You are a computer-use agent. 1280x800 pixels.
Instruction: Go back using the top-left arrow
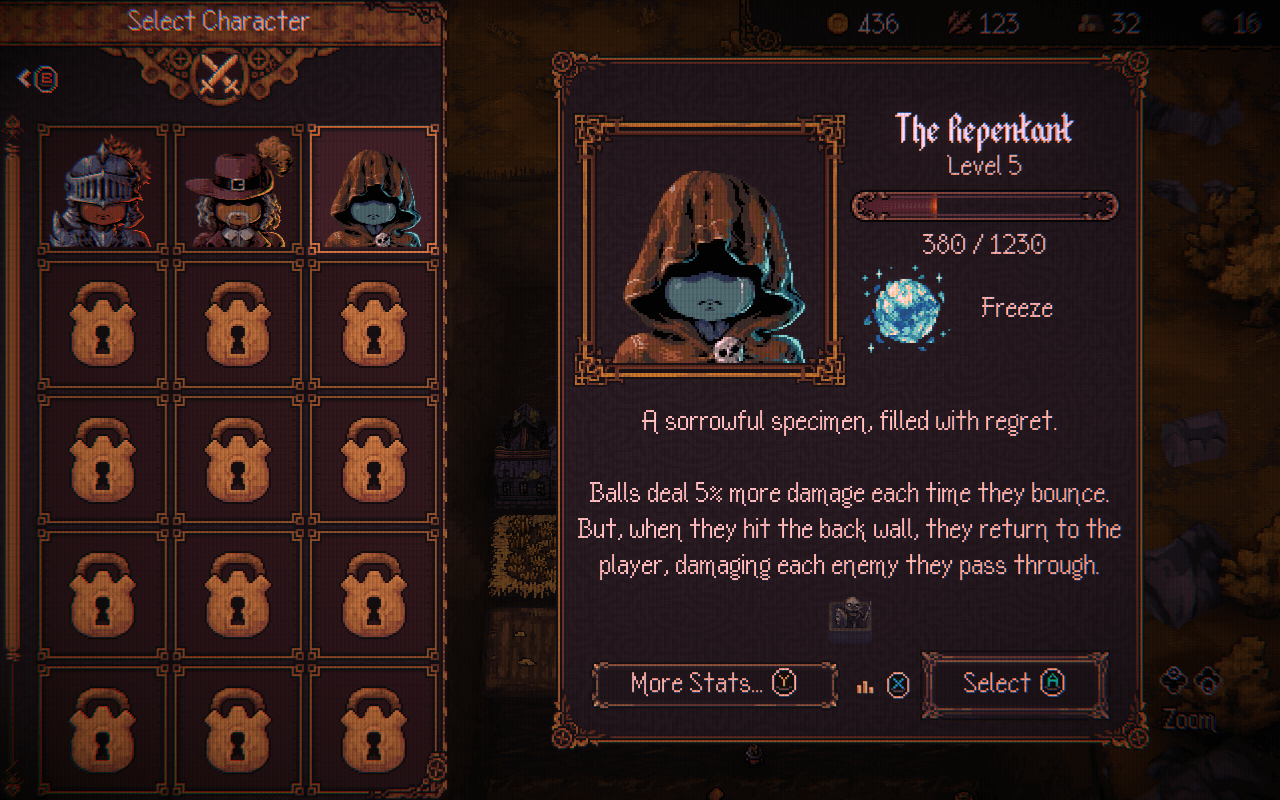pyautogui.click(x=38, y=79)
